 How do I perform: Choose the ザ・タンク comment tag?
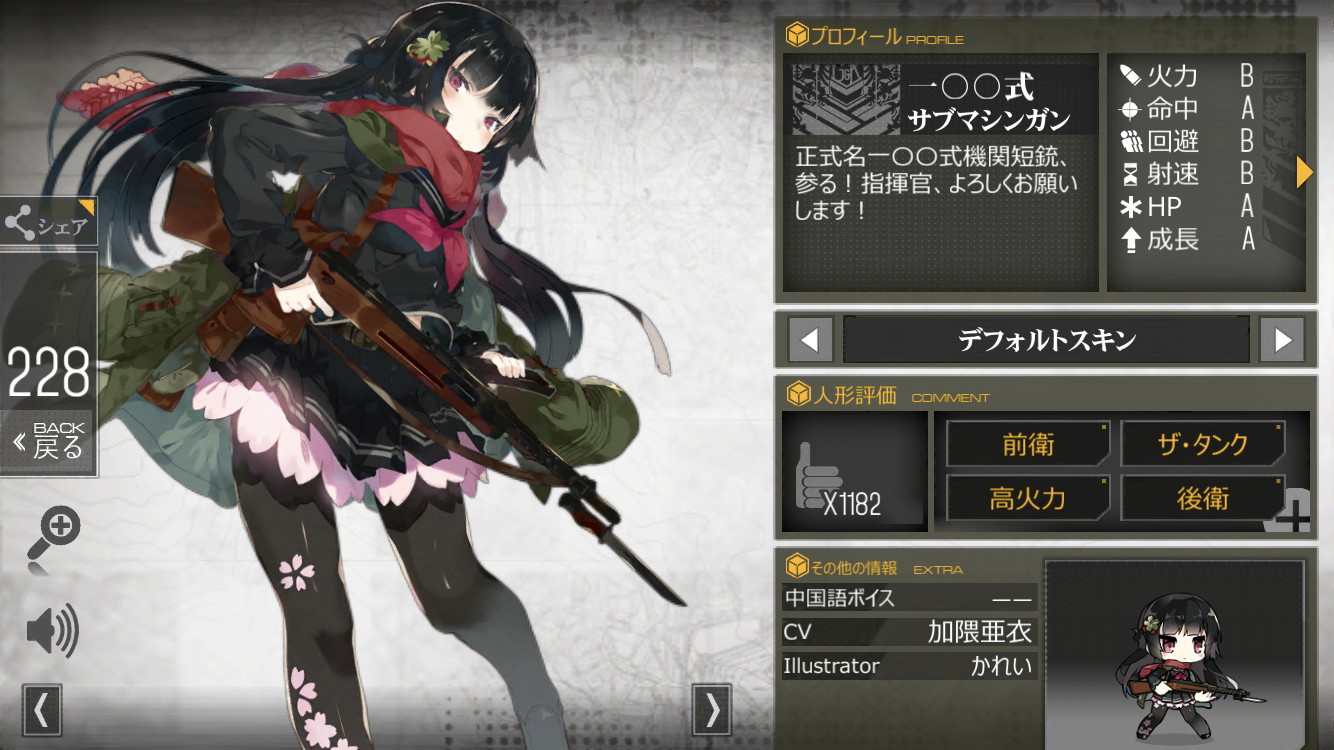(1202, 444)
